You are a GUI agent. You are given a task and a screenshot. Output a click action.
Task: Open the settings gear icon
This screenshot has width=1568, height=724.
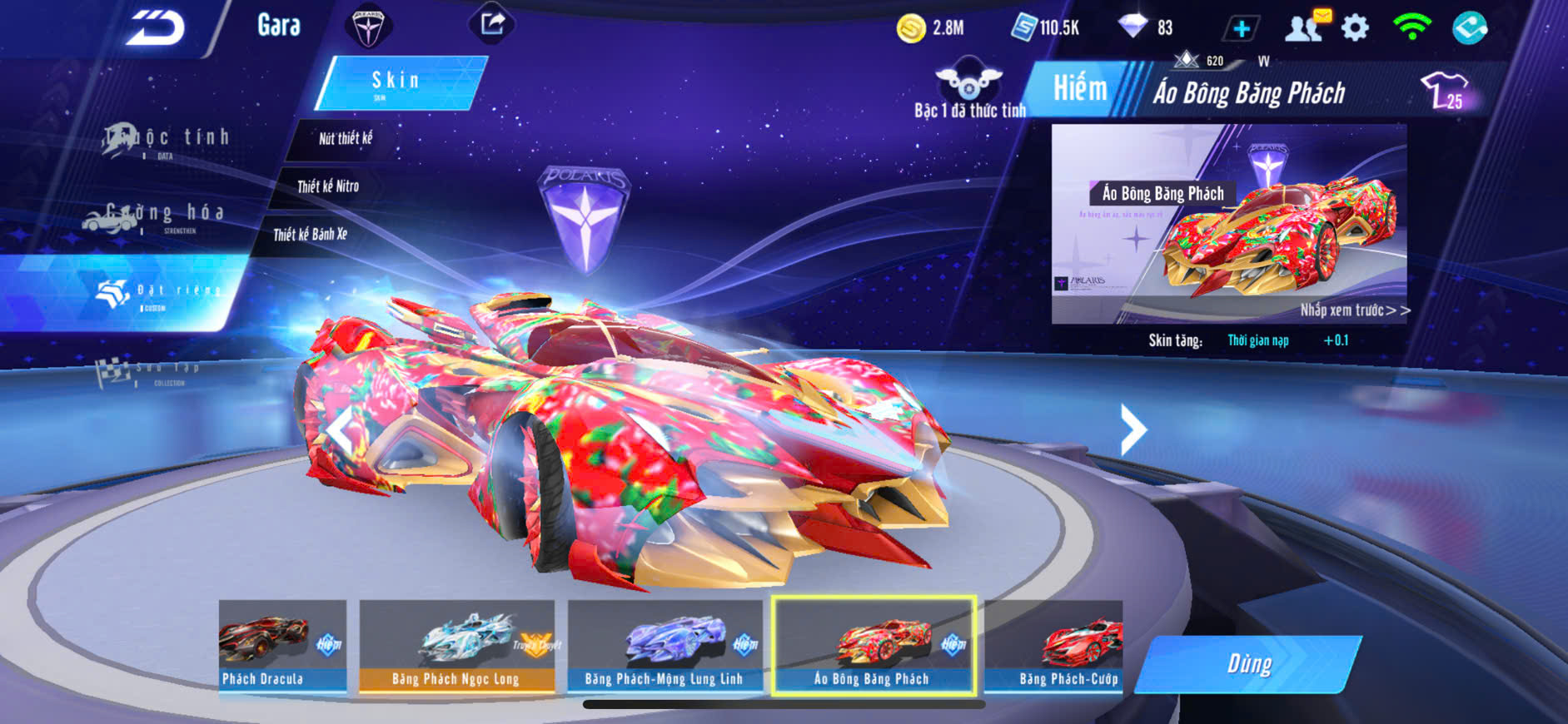[1355, 28]
